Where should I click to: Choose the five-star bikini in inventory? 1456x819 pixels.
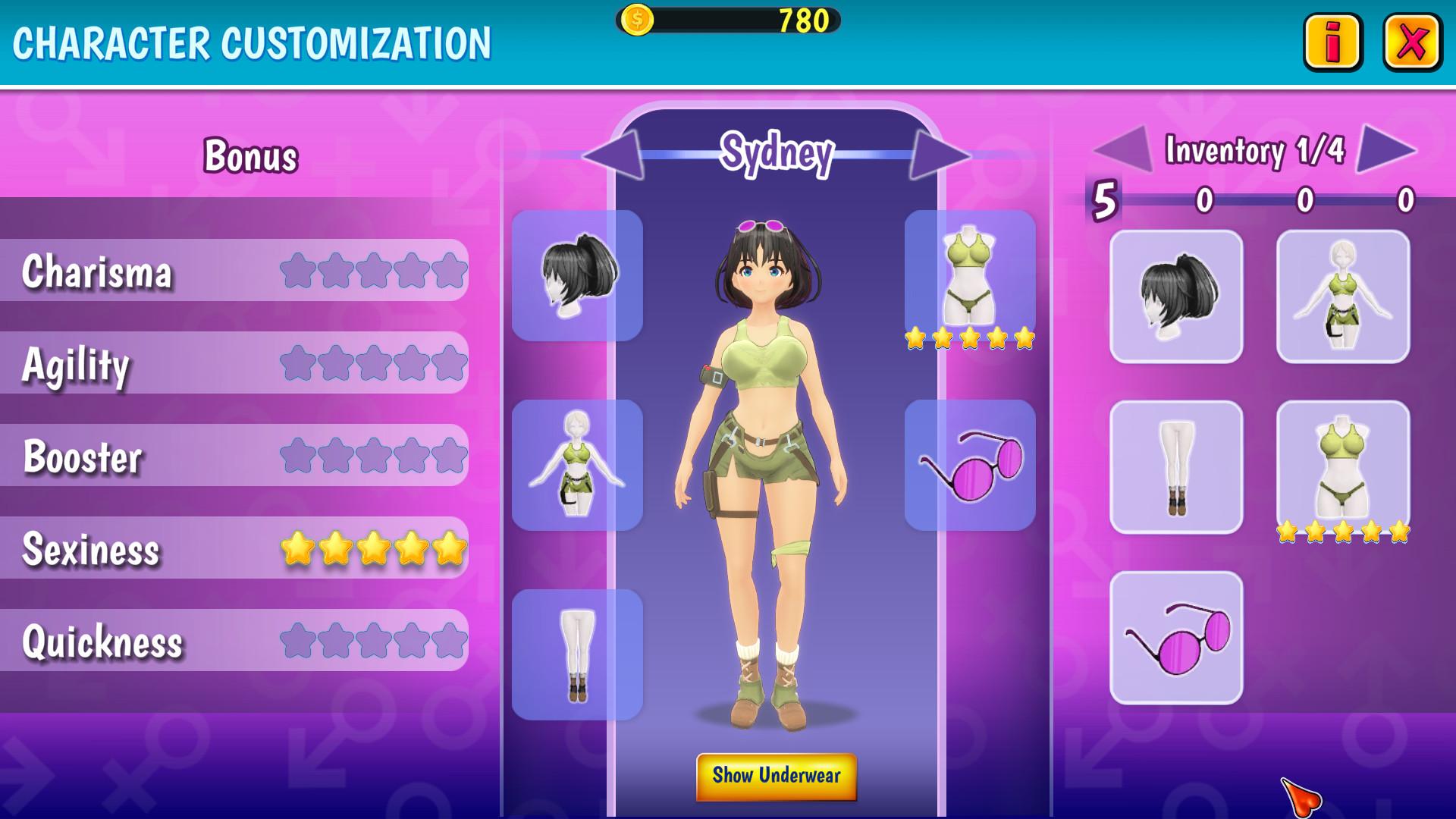click(x=1343, y=467)
